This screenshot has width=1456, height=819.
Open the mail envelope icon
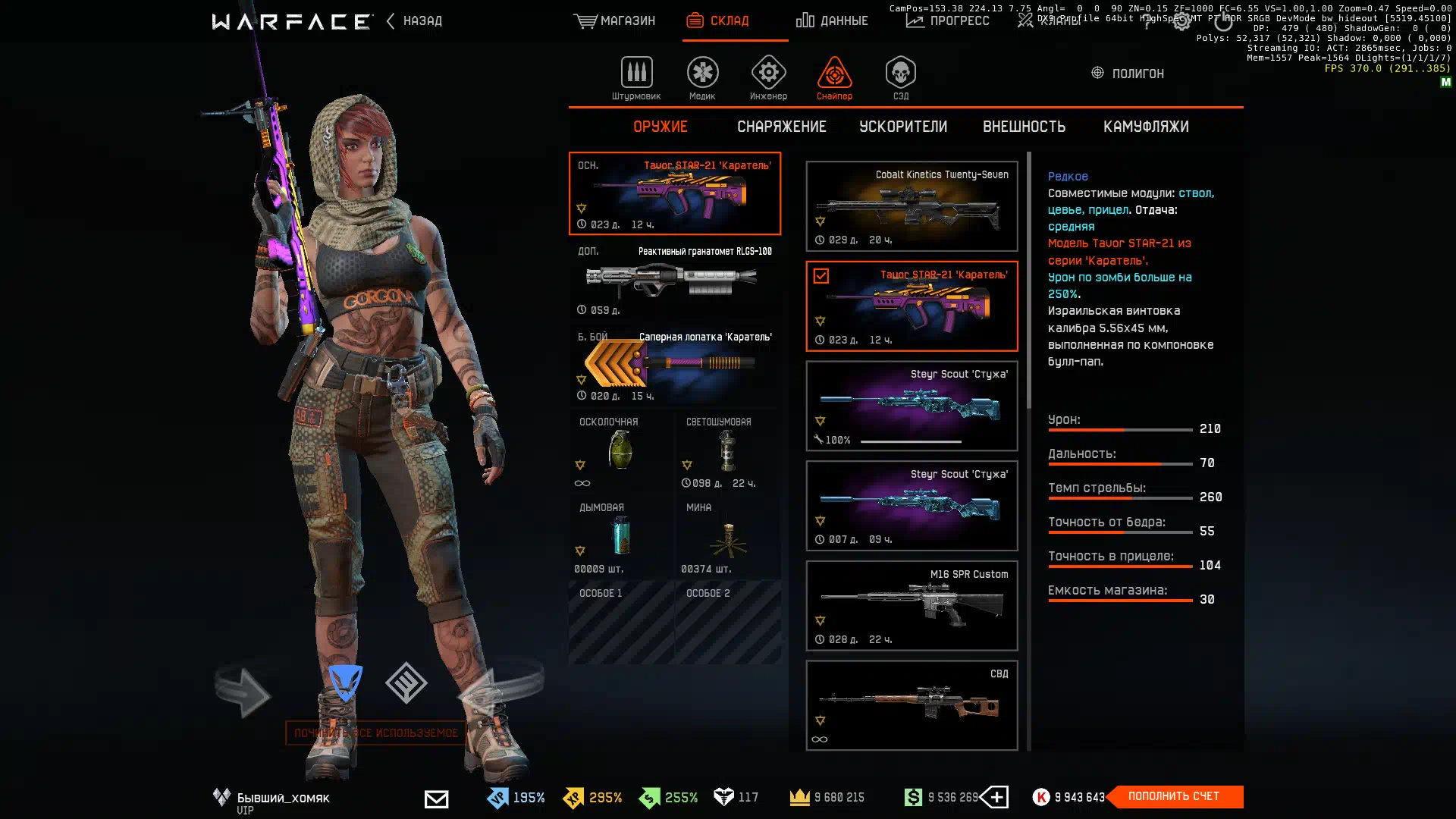pos(436,799)
